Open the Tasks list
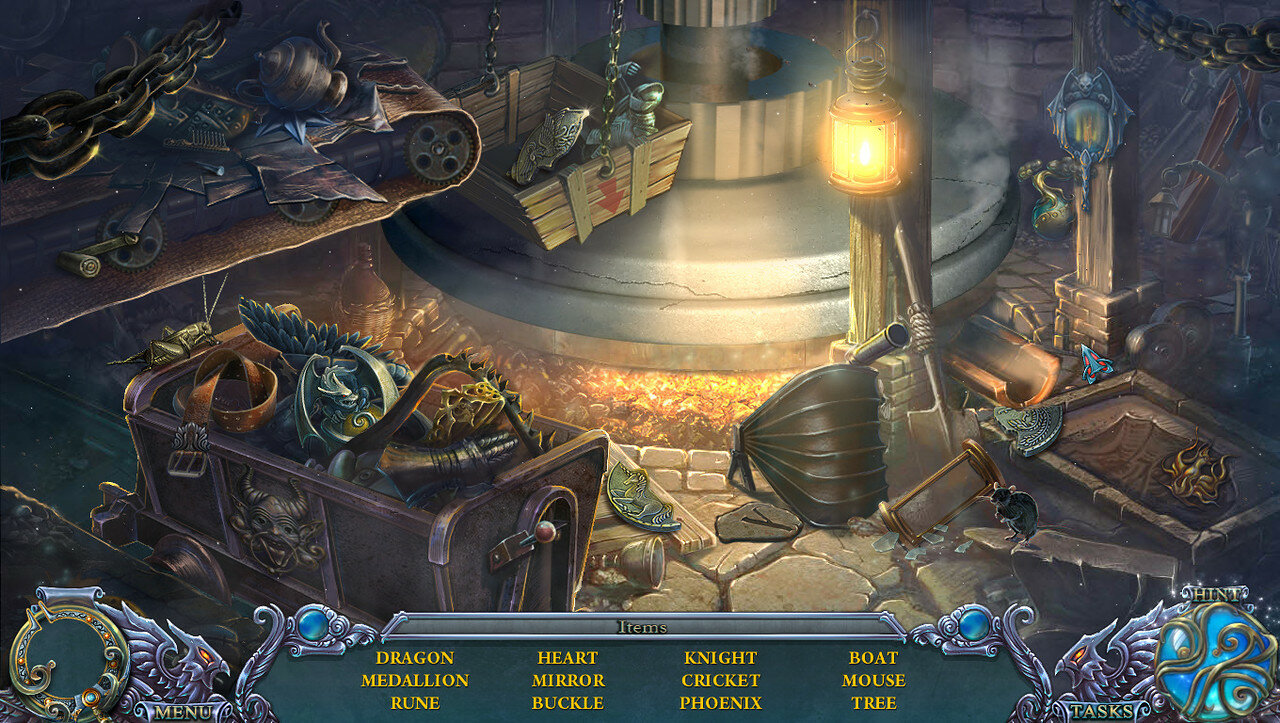 1103,712
